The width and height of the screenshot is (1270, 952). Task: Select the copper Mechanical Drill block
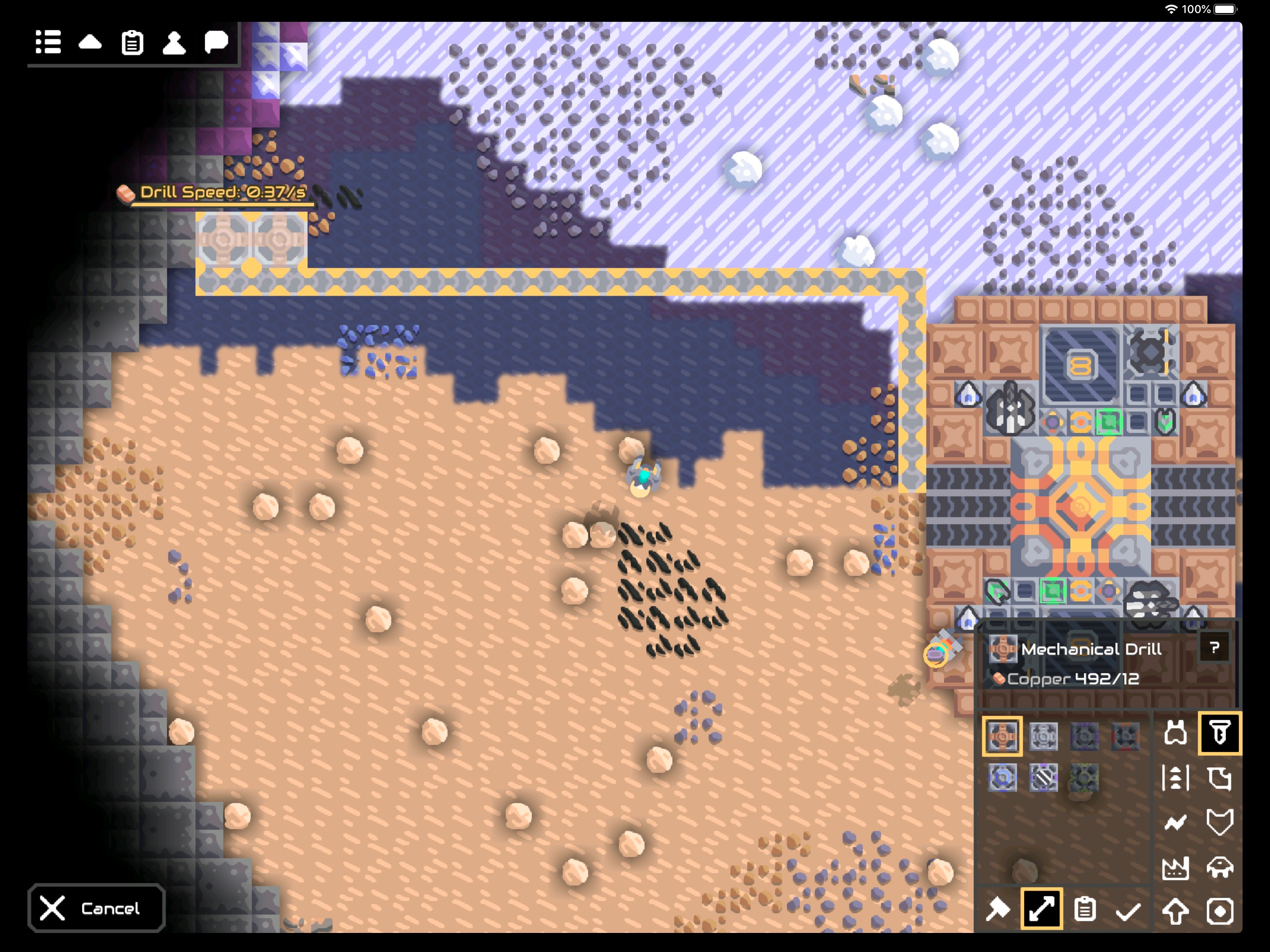[x=1002, y=735]
